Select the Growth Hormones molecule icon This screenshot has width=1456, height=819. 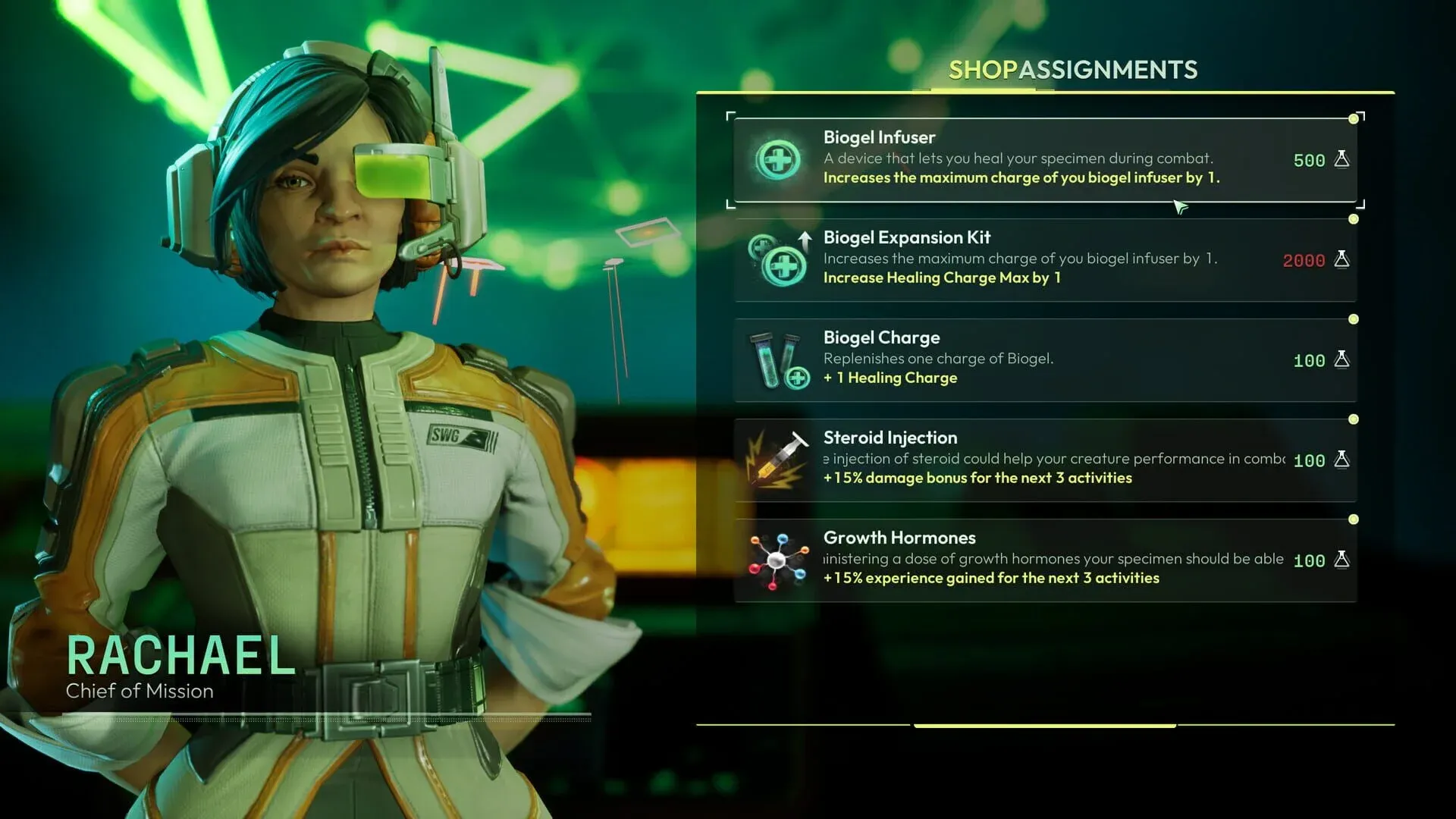point(776,560)
